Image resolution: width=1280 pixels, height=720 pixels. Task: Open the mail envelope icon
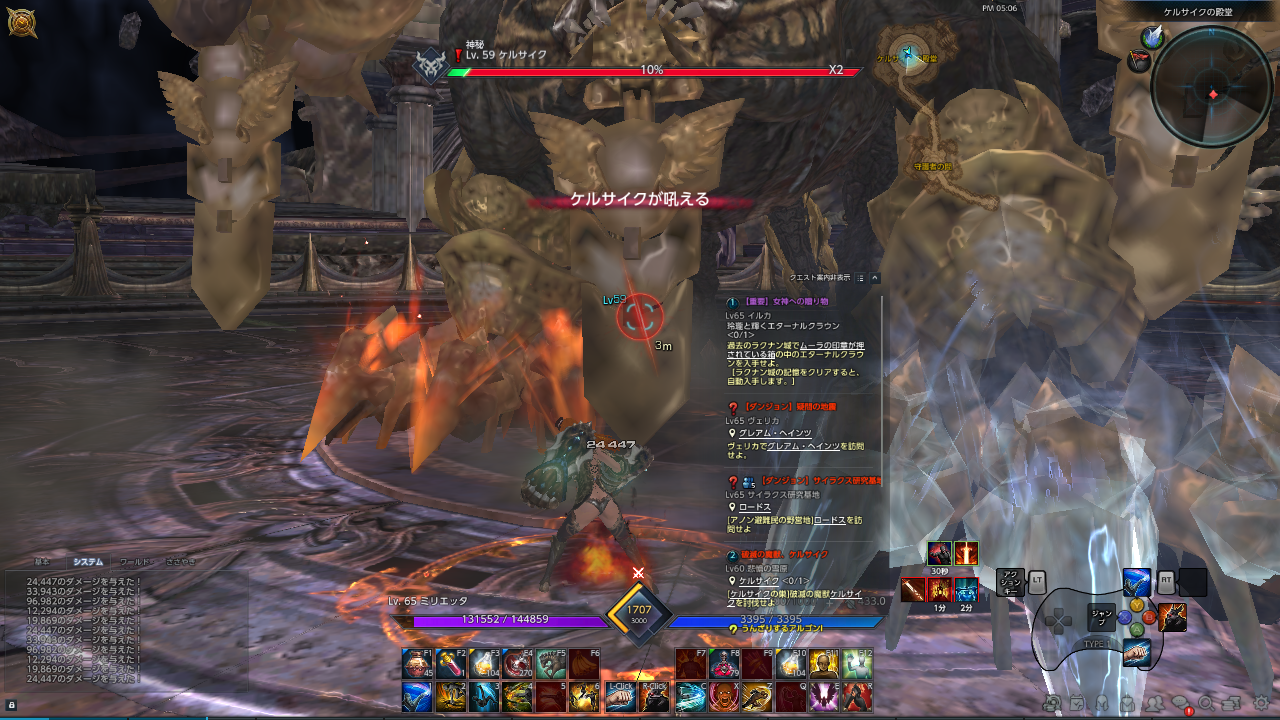(x=1128, y=704)
